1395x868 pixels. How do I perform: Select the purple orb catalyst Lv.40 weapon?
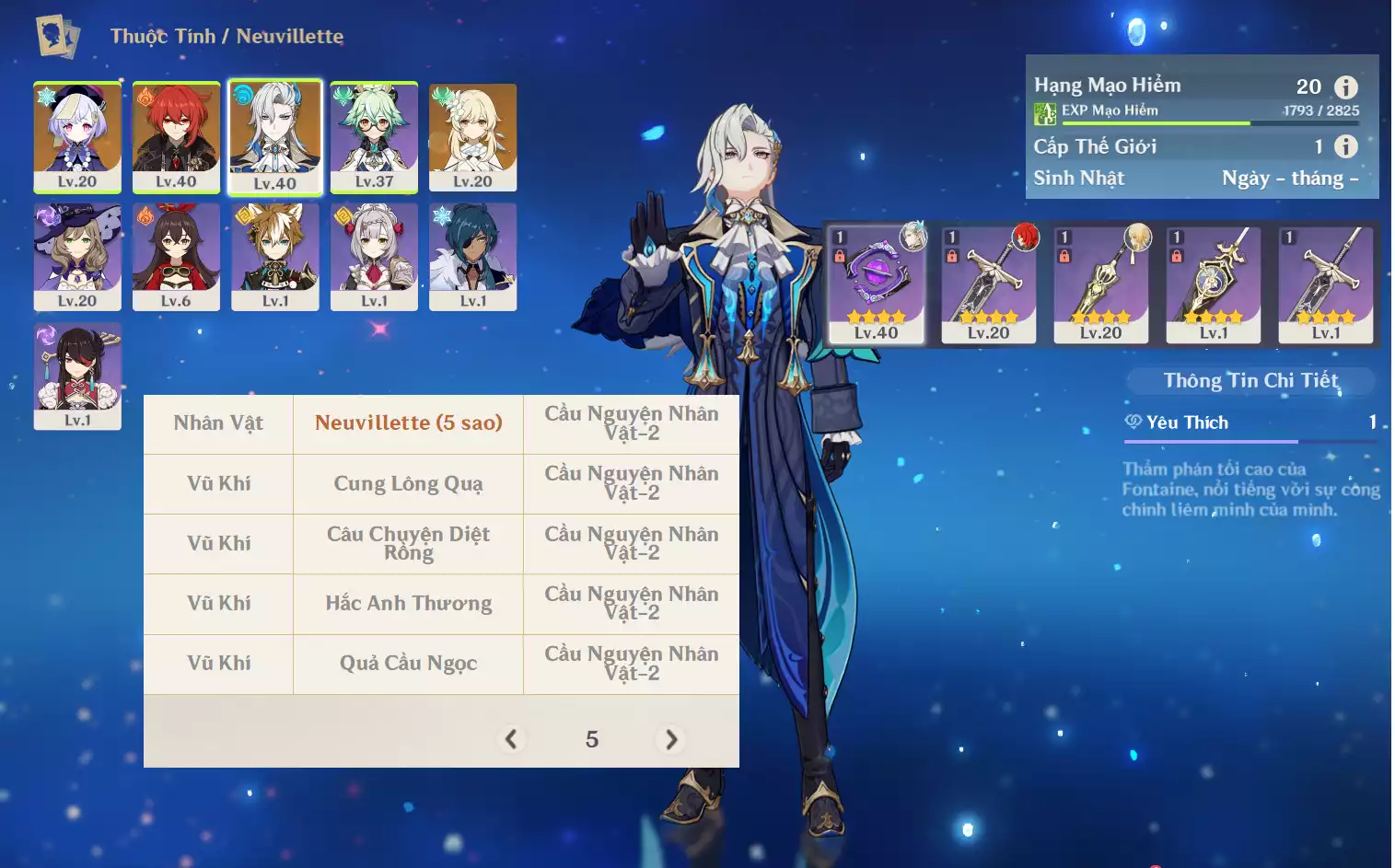pyautogui.click(x=876, y=284)
